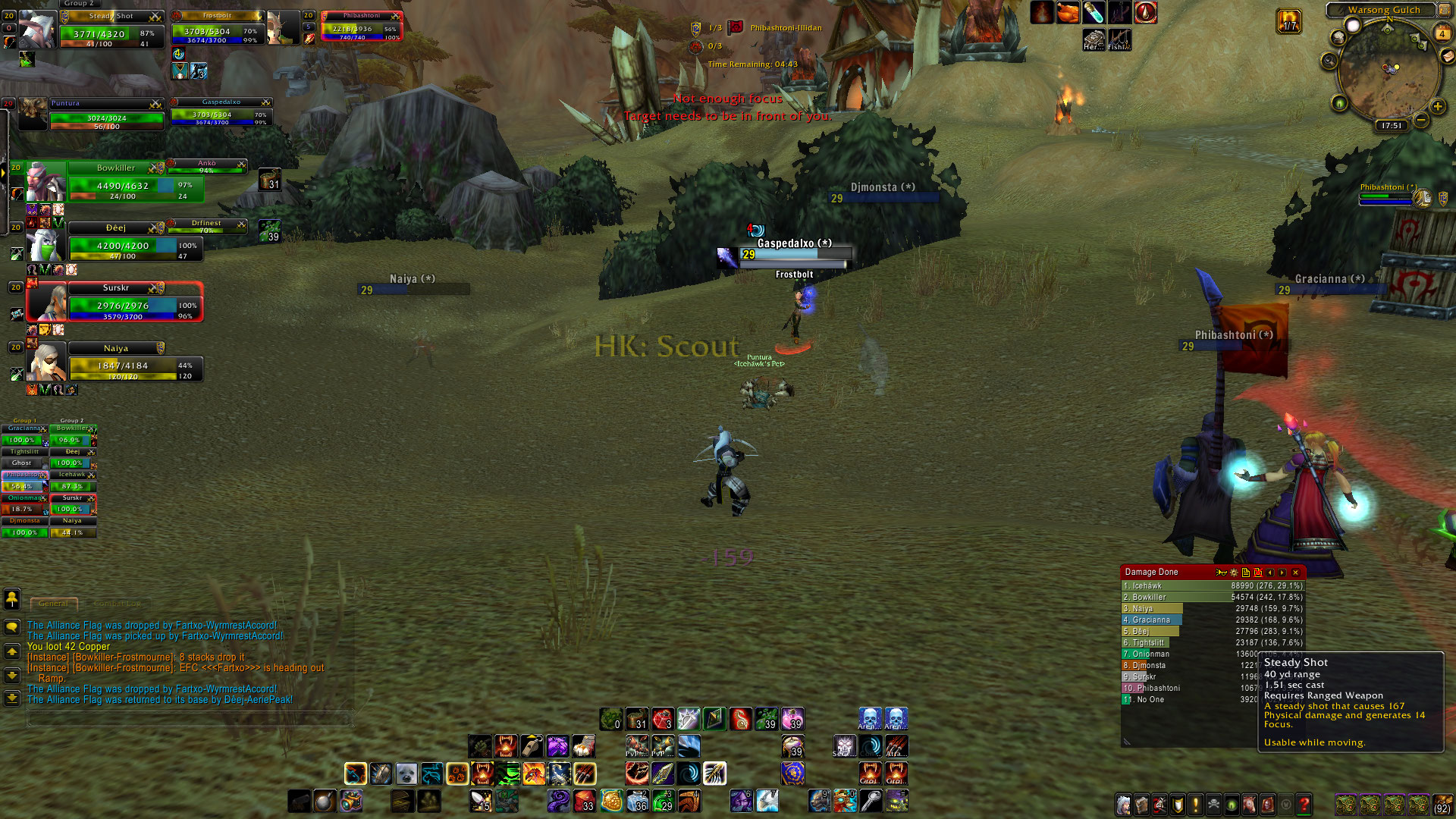This screenshot has width=1456, height=819.
Task: Close the Damage Done meter window
Action: pos(1295,573)
